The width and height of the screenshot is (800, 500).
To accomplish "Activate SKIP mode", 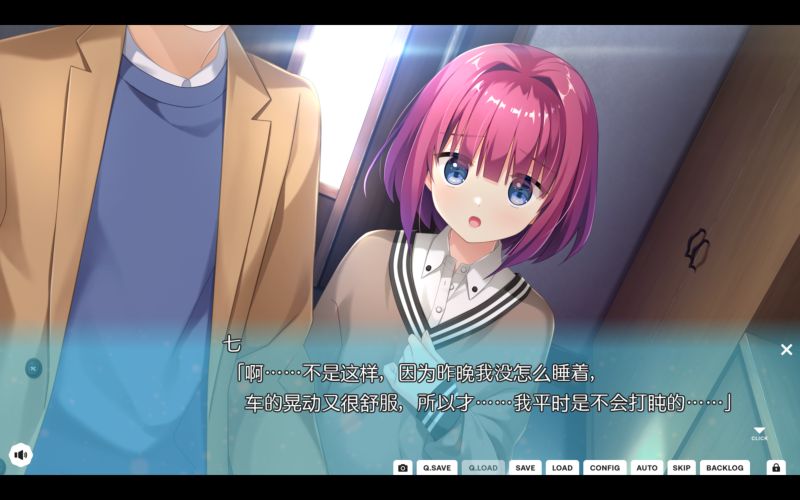I will click(x=681, y=467).
